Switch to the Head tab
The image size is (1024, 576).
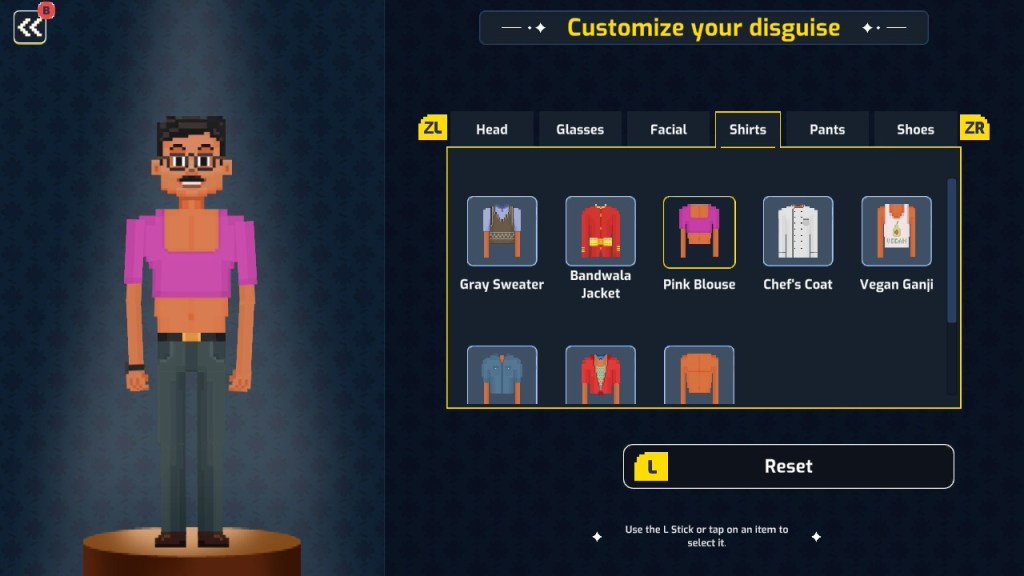(x=491, y=129)
